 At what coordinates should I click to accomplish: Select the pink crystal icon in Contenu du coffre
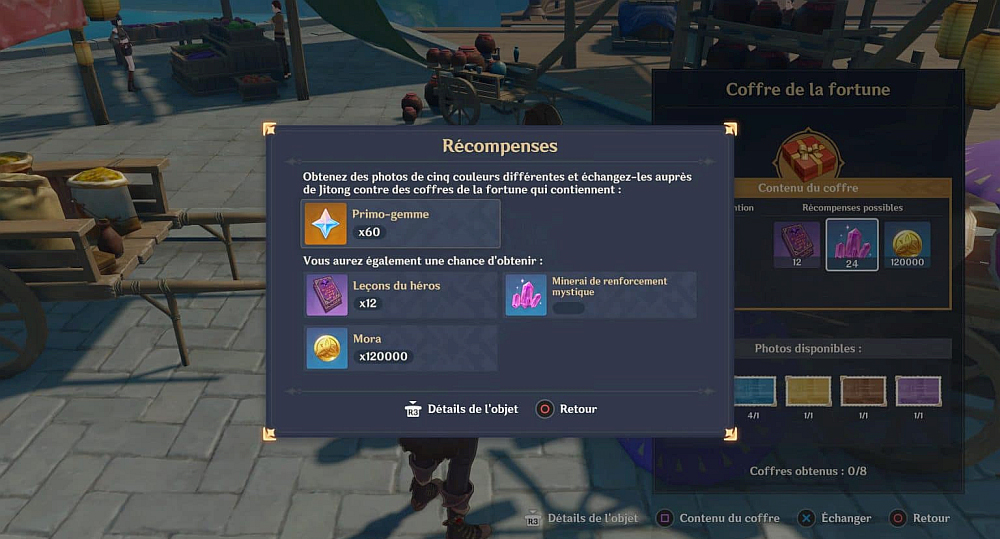click(x=852, y=243)
